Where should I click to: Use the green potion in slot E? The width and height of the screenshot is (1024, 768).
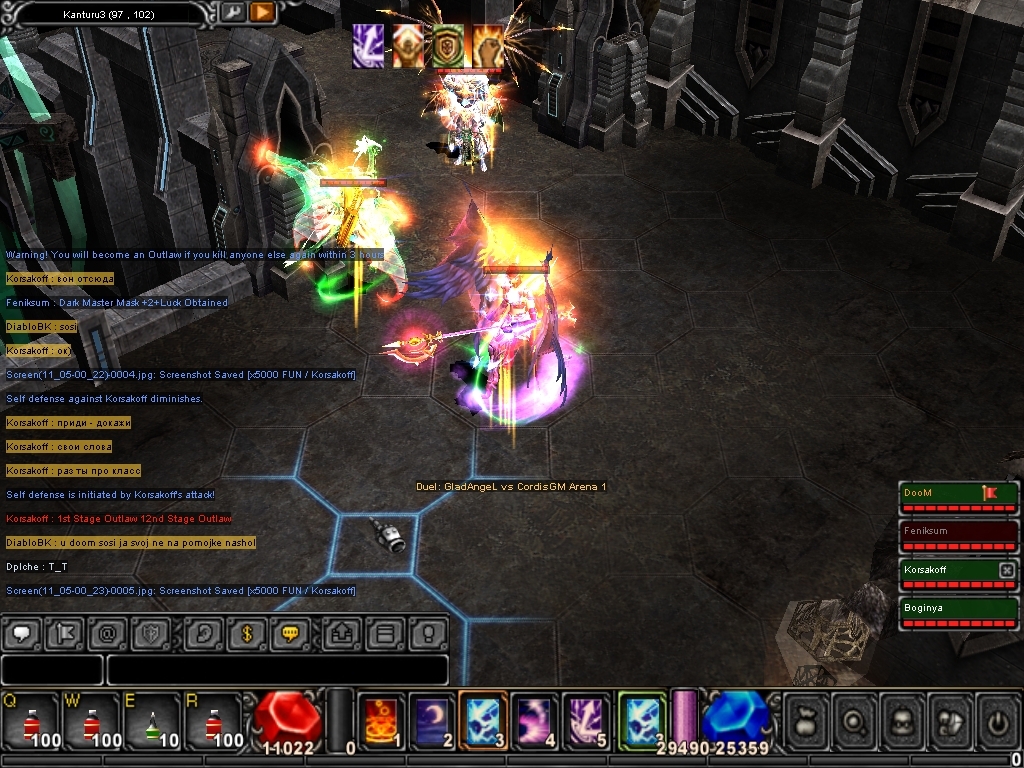coord(152,720)
